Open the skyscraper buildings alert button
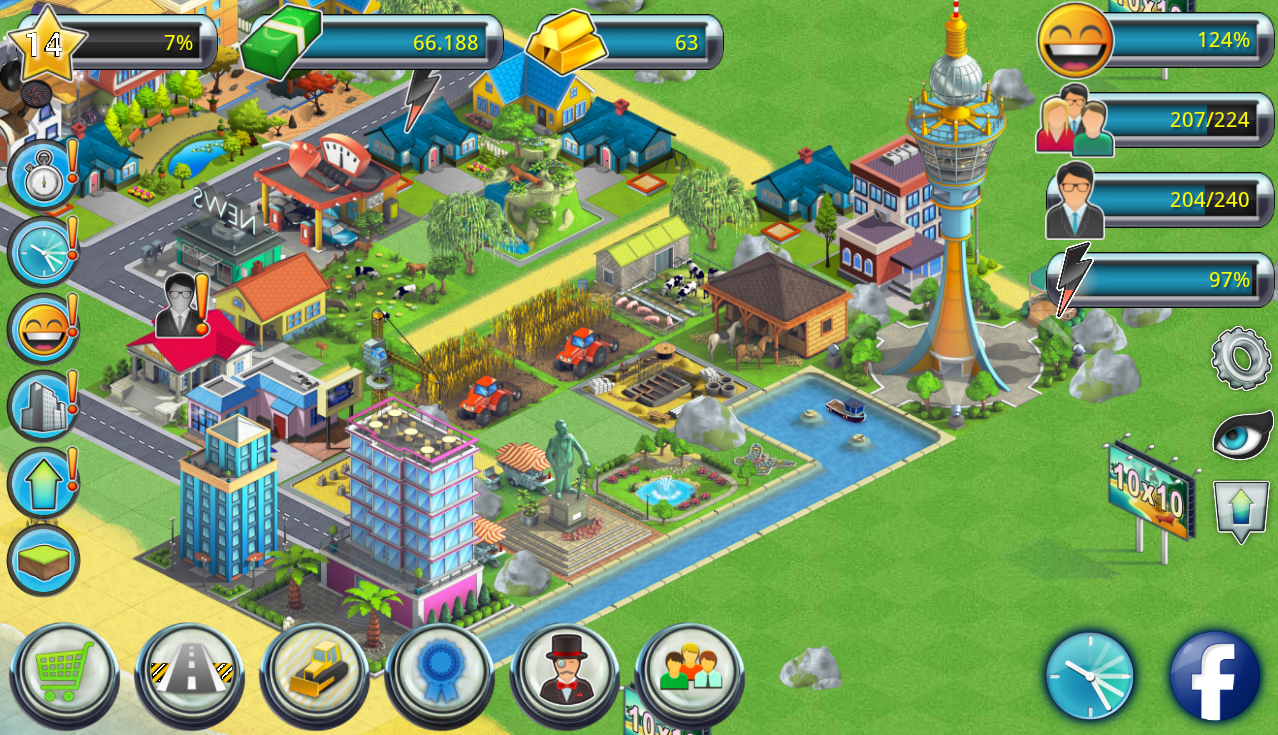This screenshot has width=1278, height=735. click(x=42, y=405)
